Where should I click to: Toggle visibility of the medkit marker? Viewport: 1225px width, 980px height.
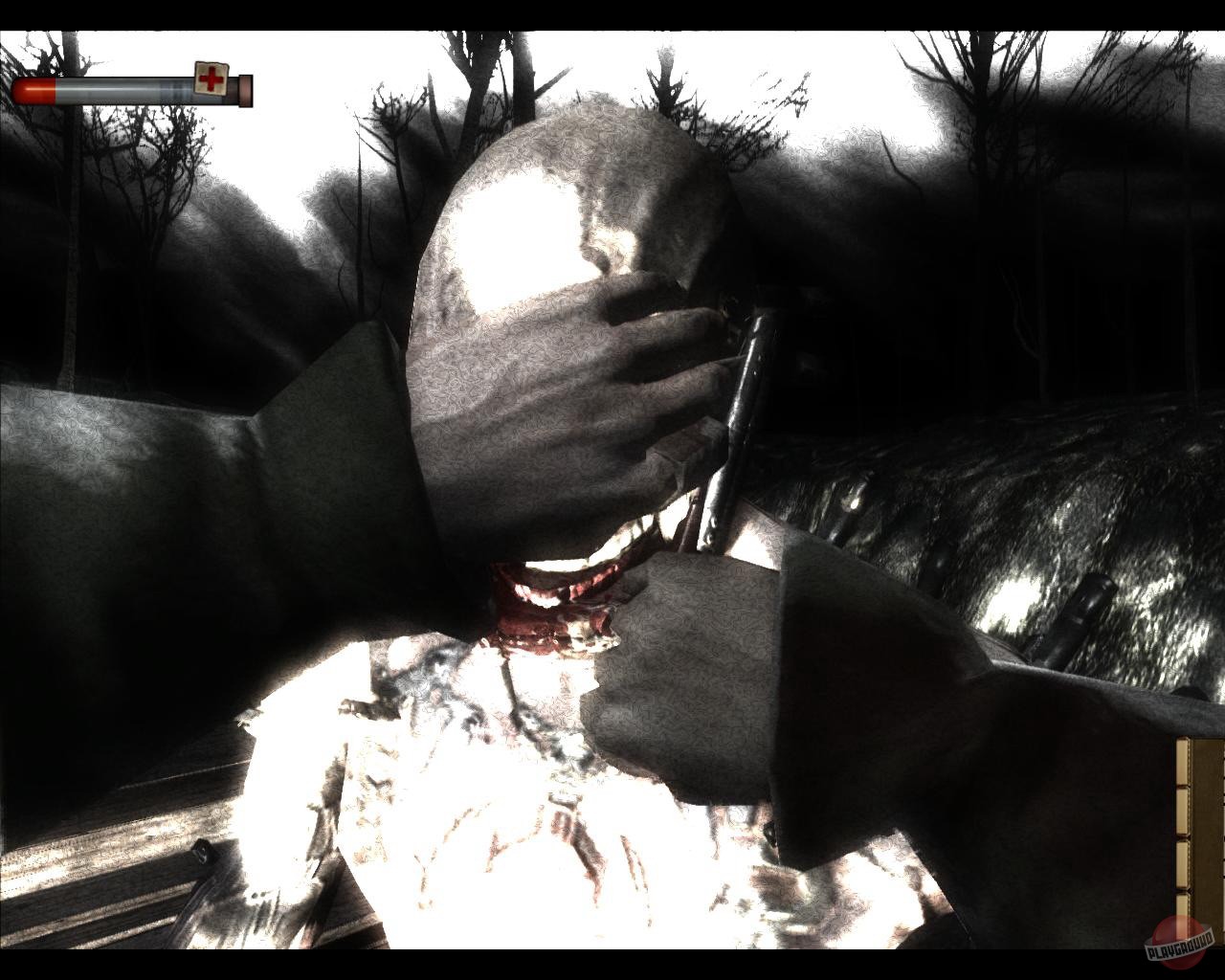click(x=211, y=79)
